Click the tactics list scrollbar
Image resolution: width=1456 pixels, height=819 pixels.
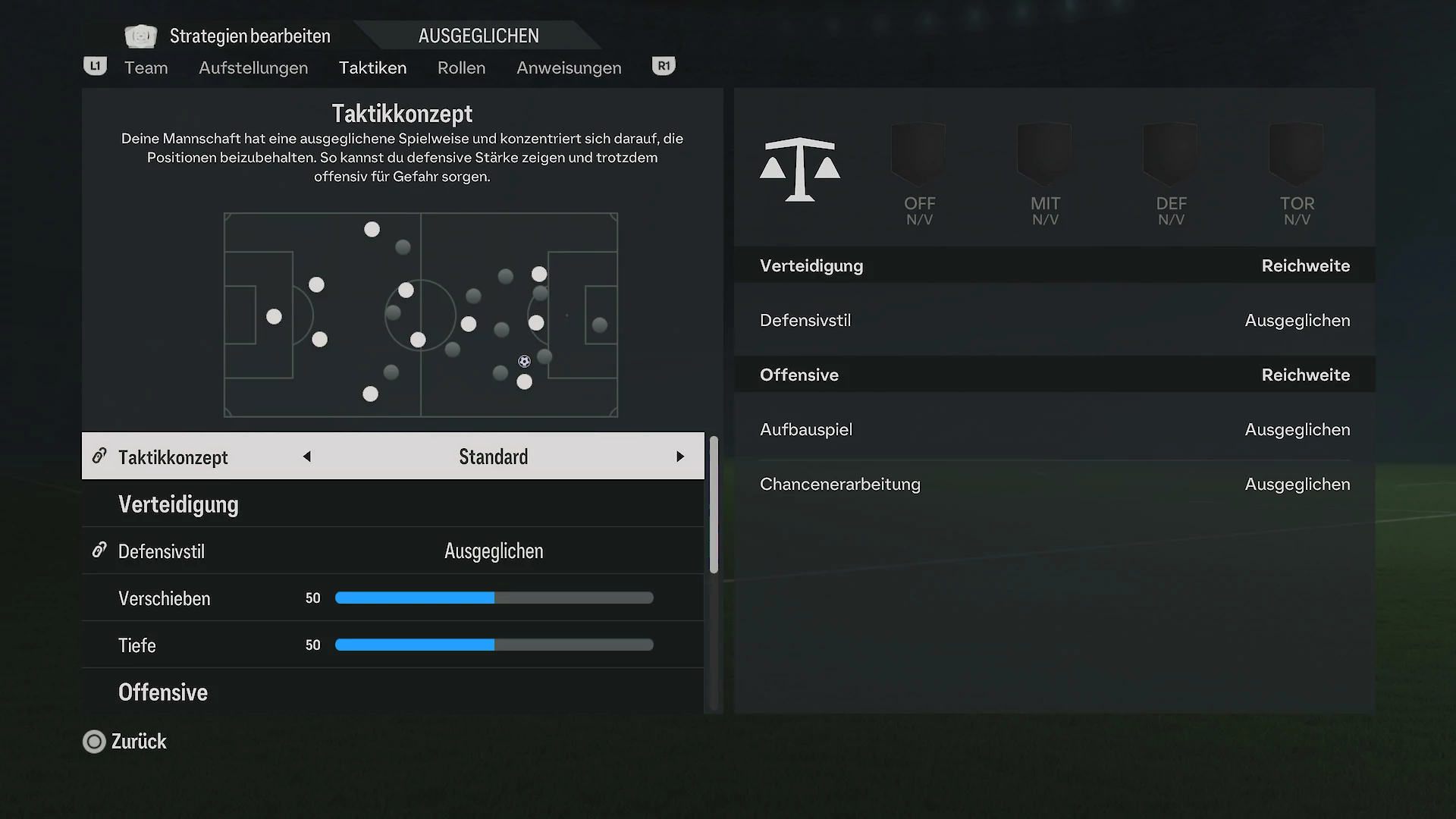coord(713,504)
